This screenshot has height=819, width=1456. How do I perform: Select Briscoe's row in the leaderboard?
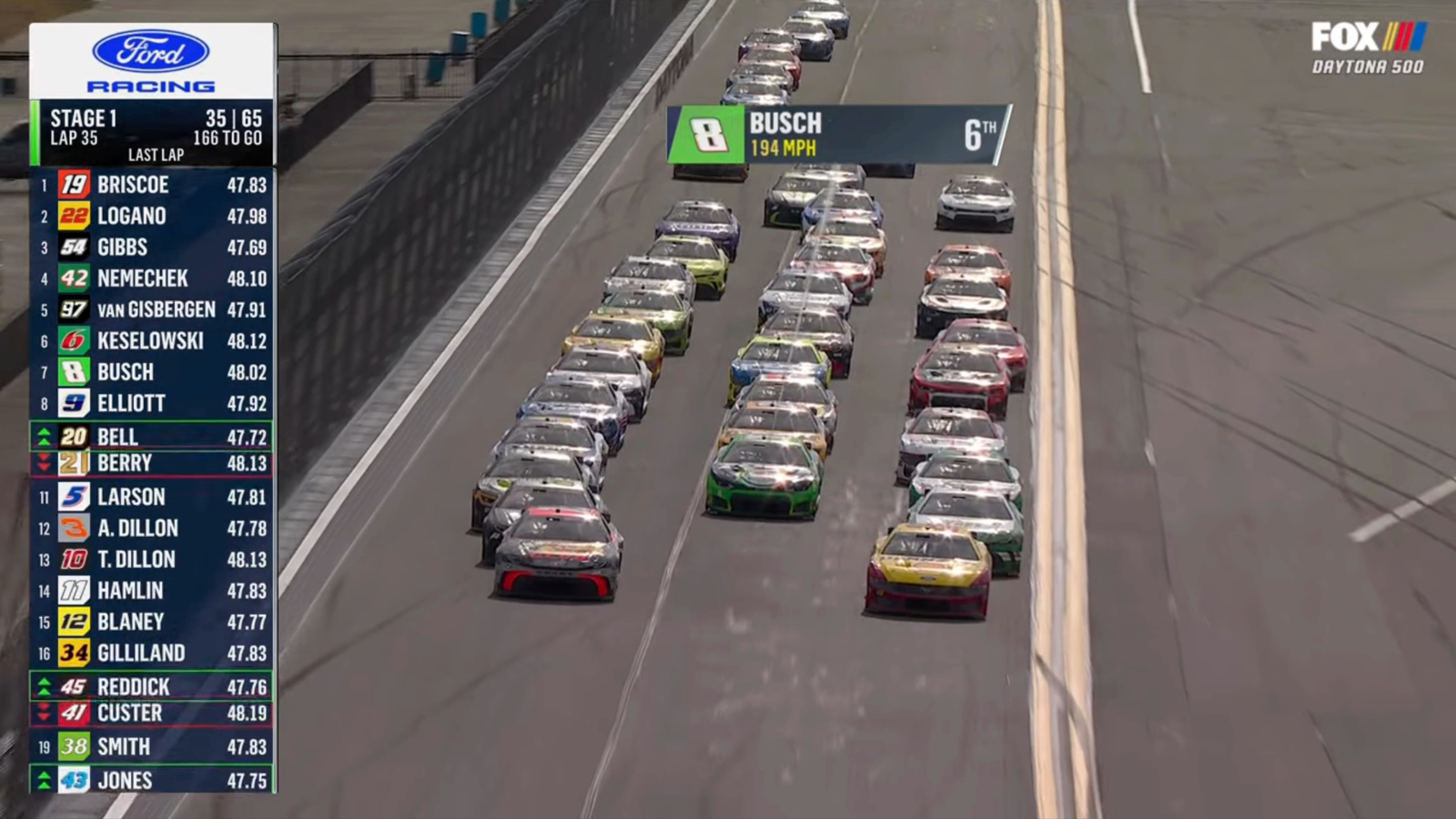coord(153,186)
